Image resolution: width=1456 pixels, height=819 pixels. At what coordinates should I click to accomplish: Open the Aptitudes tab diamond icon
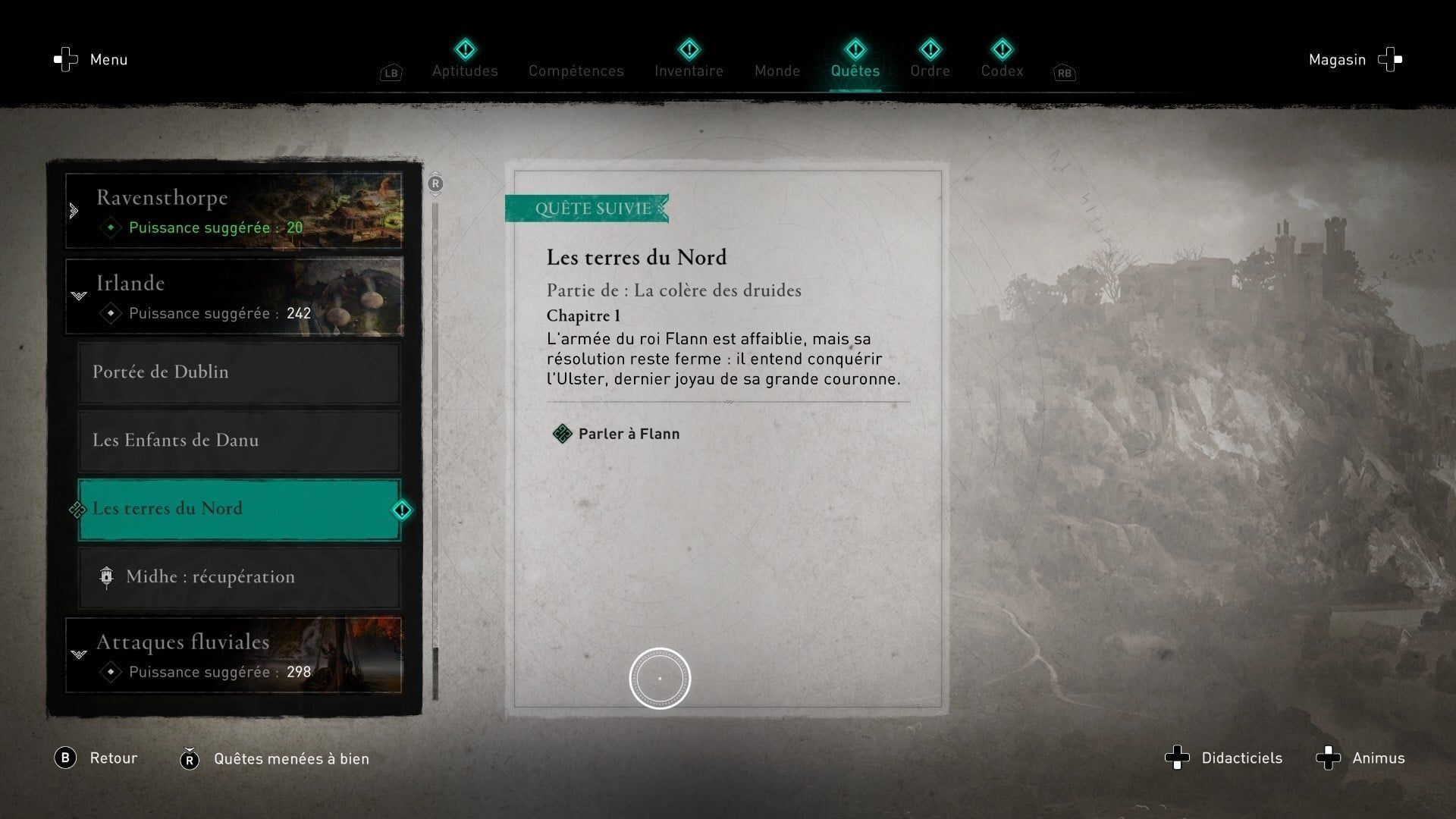[465, 50]
